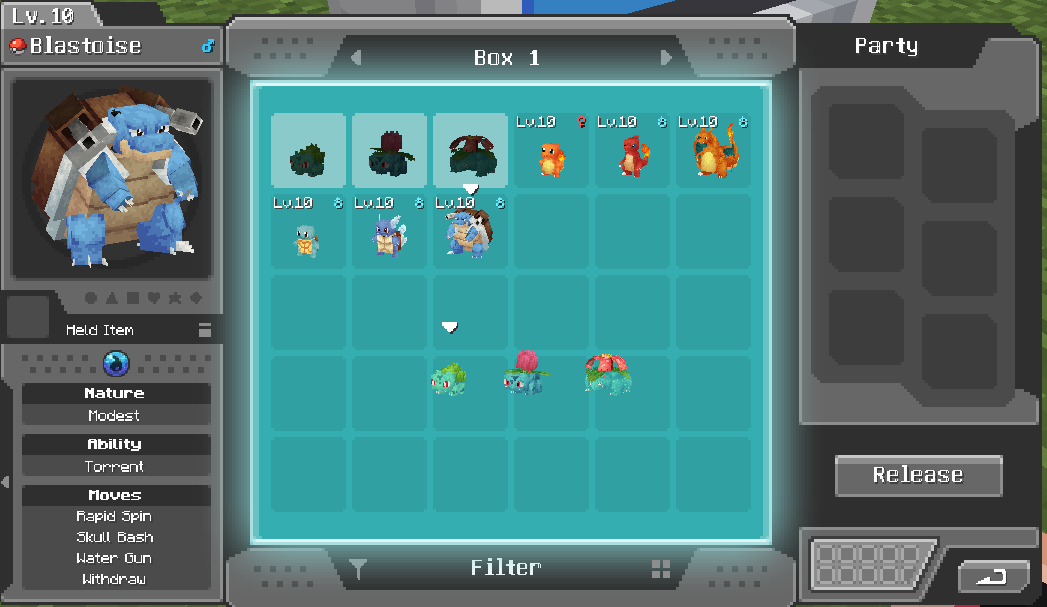The width and height of the screenshot is (1047, 607).
Task: Go to the previous box
Action: [356, 58]
